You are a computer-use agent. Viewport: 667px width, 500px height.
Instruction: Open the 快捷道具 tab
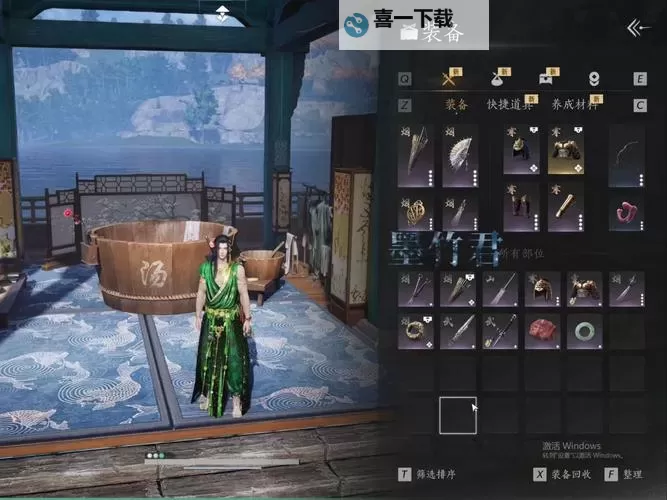508,104
